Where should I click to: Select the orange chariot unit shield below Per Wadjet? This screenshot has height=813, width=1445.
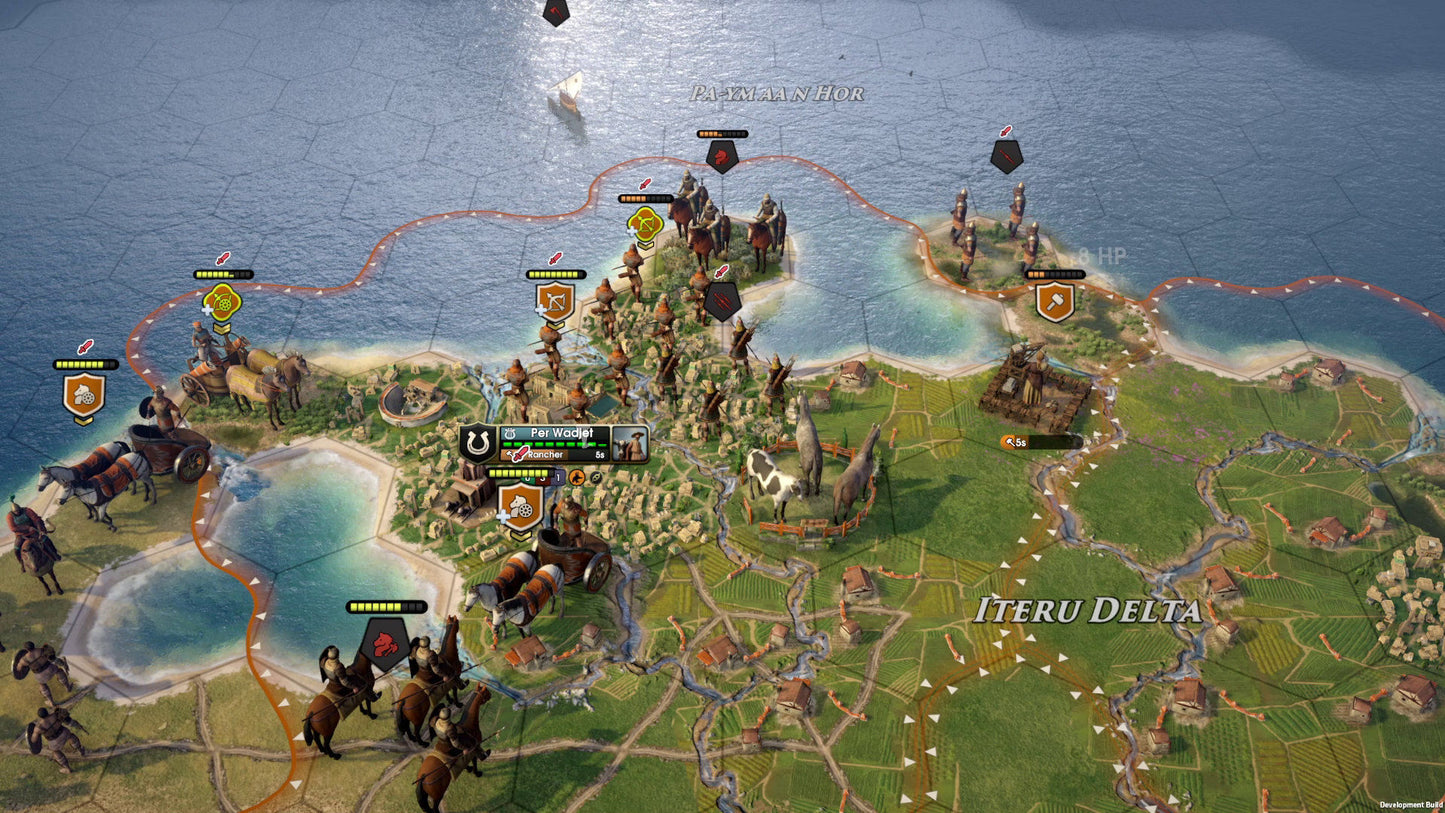521,505
